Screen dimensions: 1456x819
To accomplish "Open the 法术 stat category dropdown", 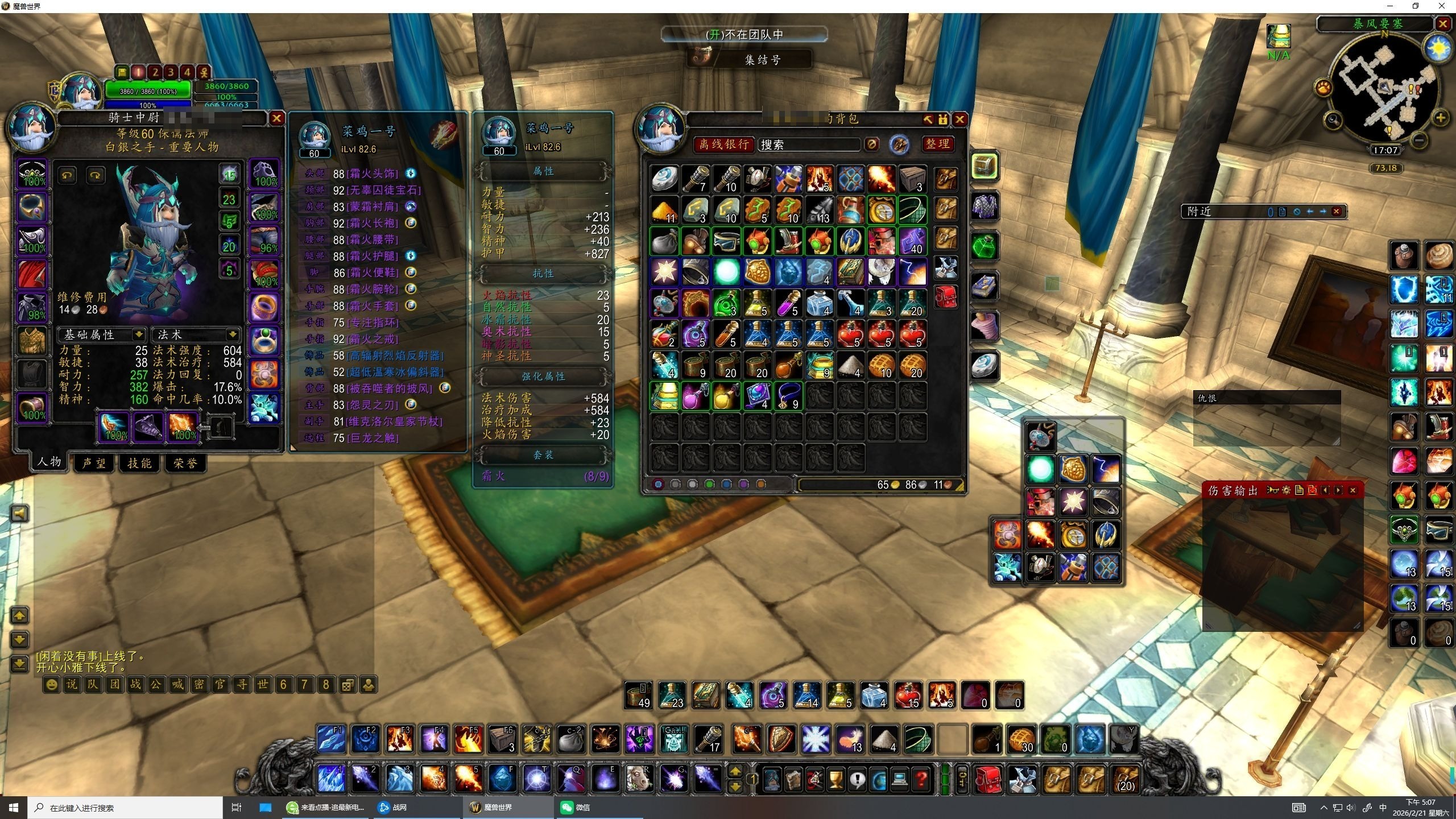I will pos(232,334).
